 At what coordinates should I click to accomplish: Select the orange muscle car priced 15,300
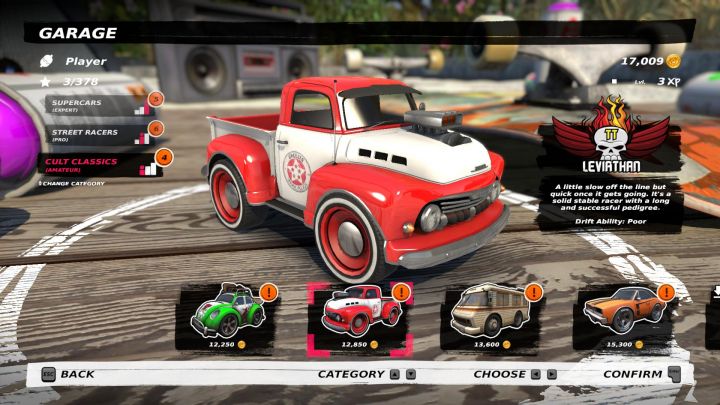[615, 313]
